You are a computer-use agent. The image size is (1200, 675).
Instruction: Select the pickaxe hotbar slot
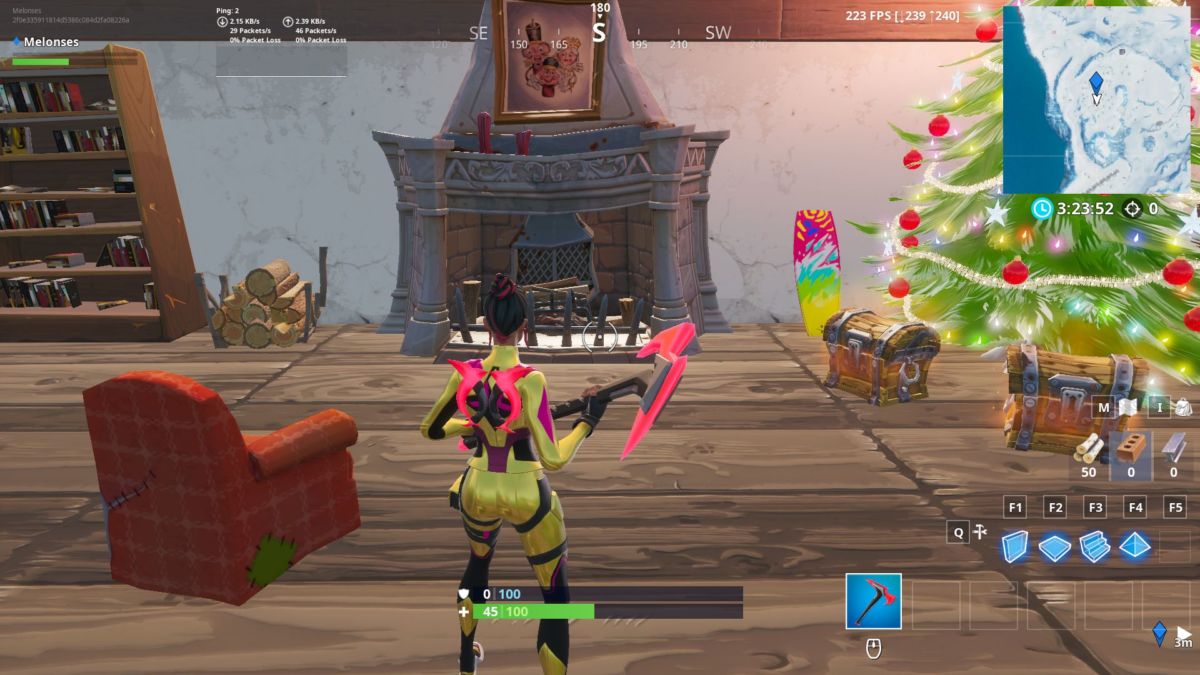(x=873, y=601)
